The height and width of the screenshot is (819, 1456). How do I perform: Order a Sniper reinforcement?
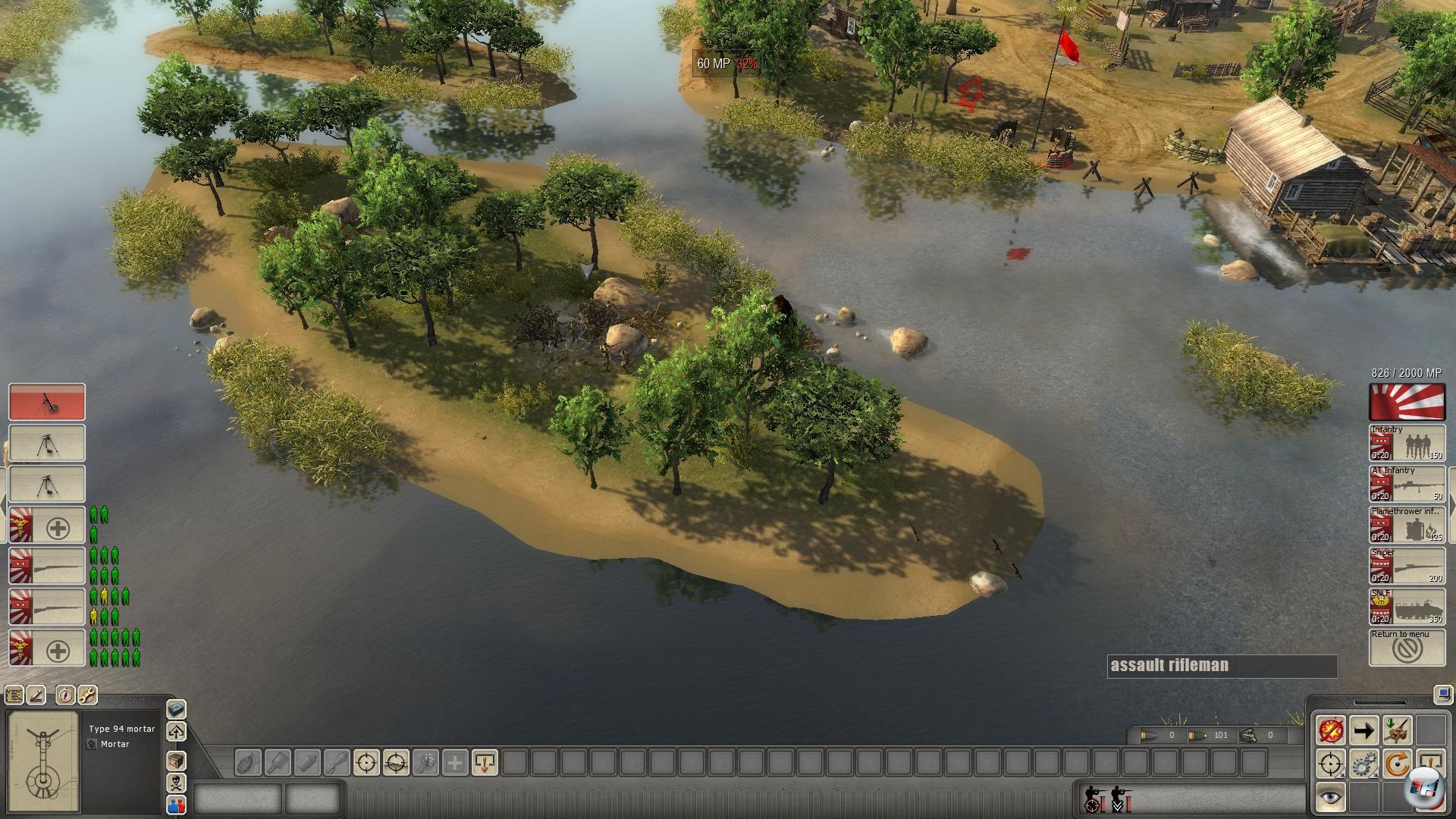tap(1407, 566)
